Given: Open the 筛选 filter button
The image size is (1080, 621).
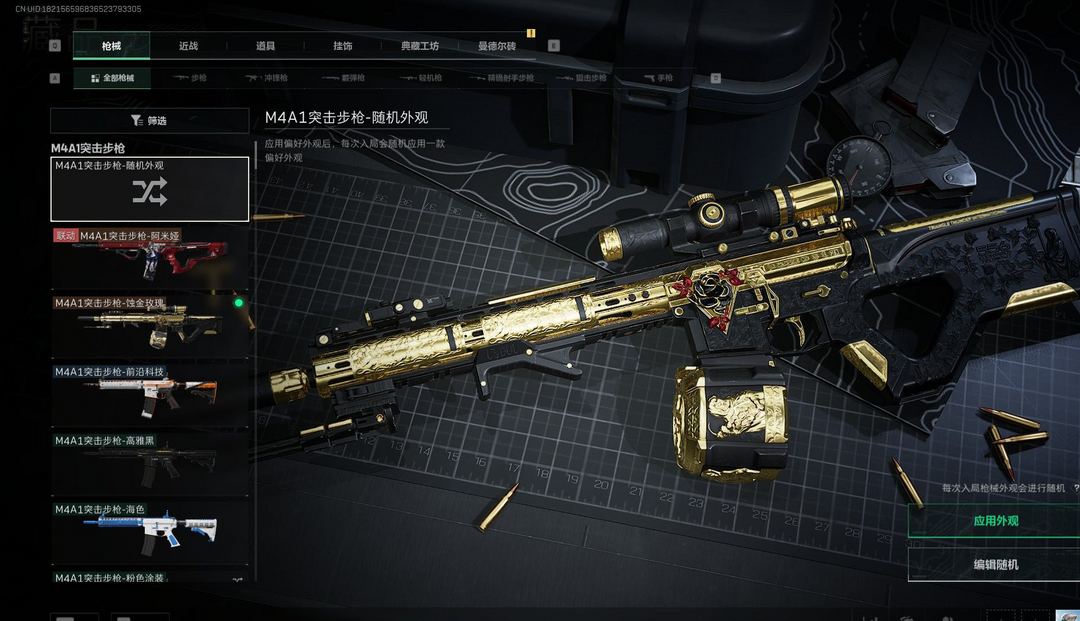Looking at the screenshot, I should (x=150, y=121).
